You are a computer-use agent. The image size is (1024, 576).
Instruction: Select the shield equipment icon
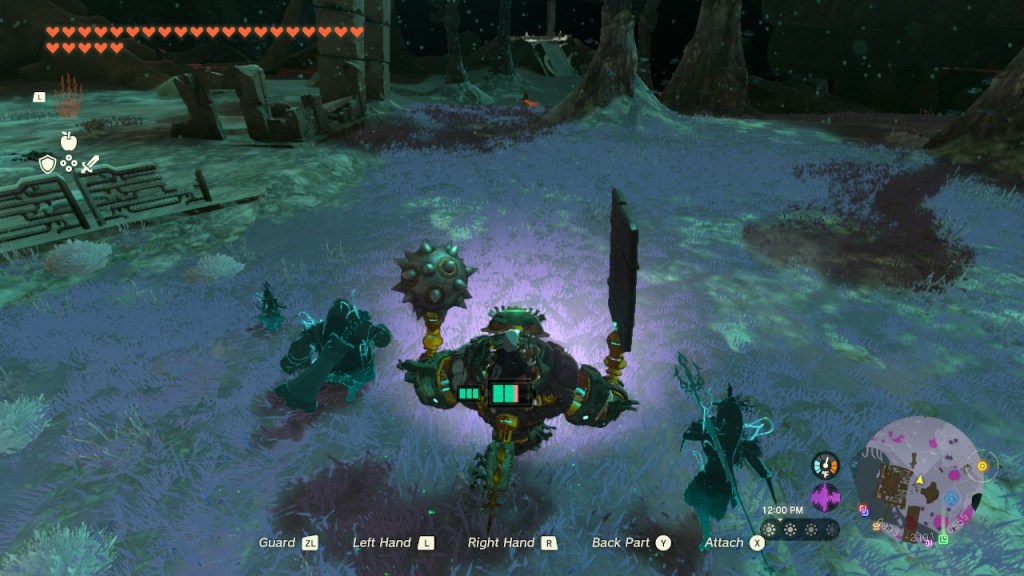pos(46,164)
